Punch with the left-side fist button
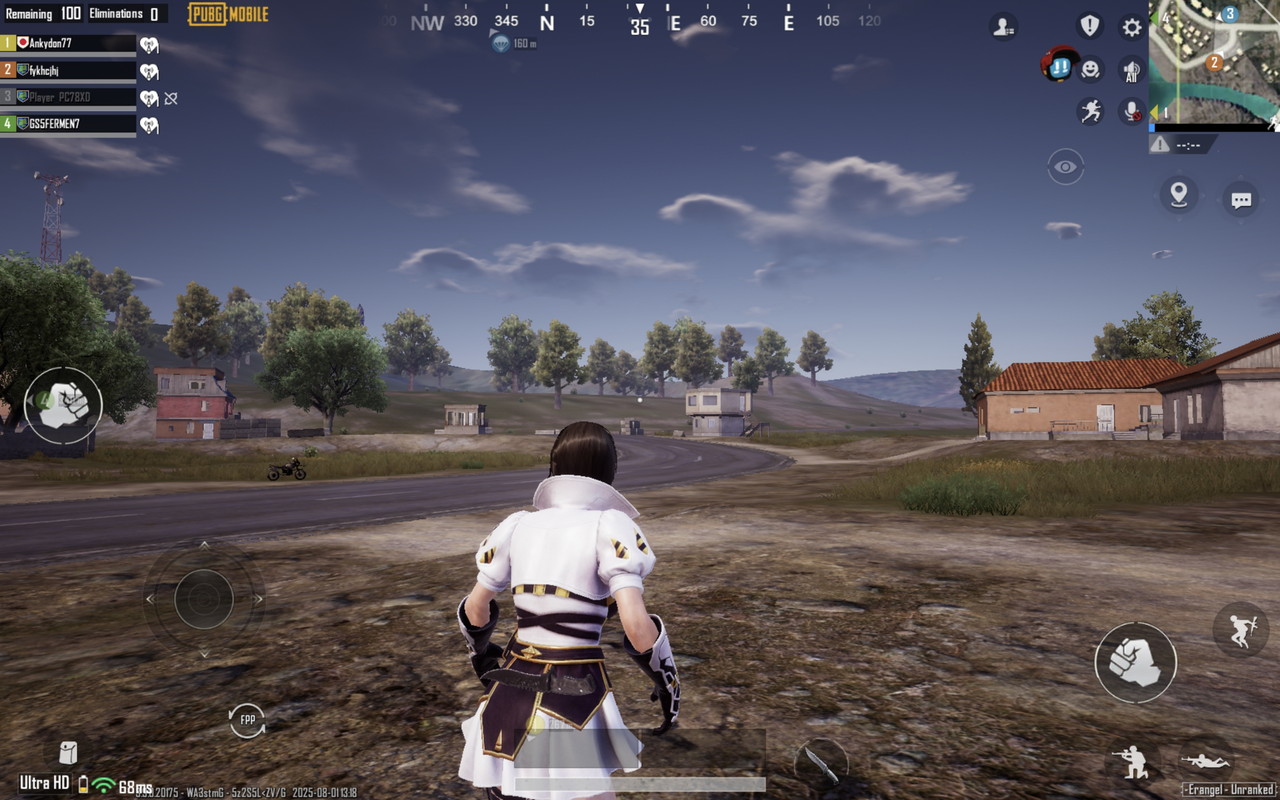This screenshot has height=800, width=1280. coord(63,405)
